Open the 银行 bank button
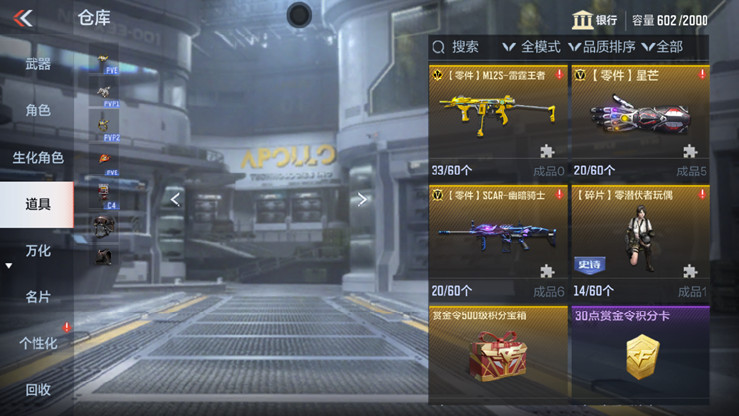739x416 pixels. (x=594, y=20)
